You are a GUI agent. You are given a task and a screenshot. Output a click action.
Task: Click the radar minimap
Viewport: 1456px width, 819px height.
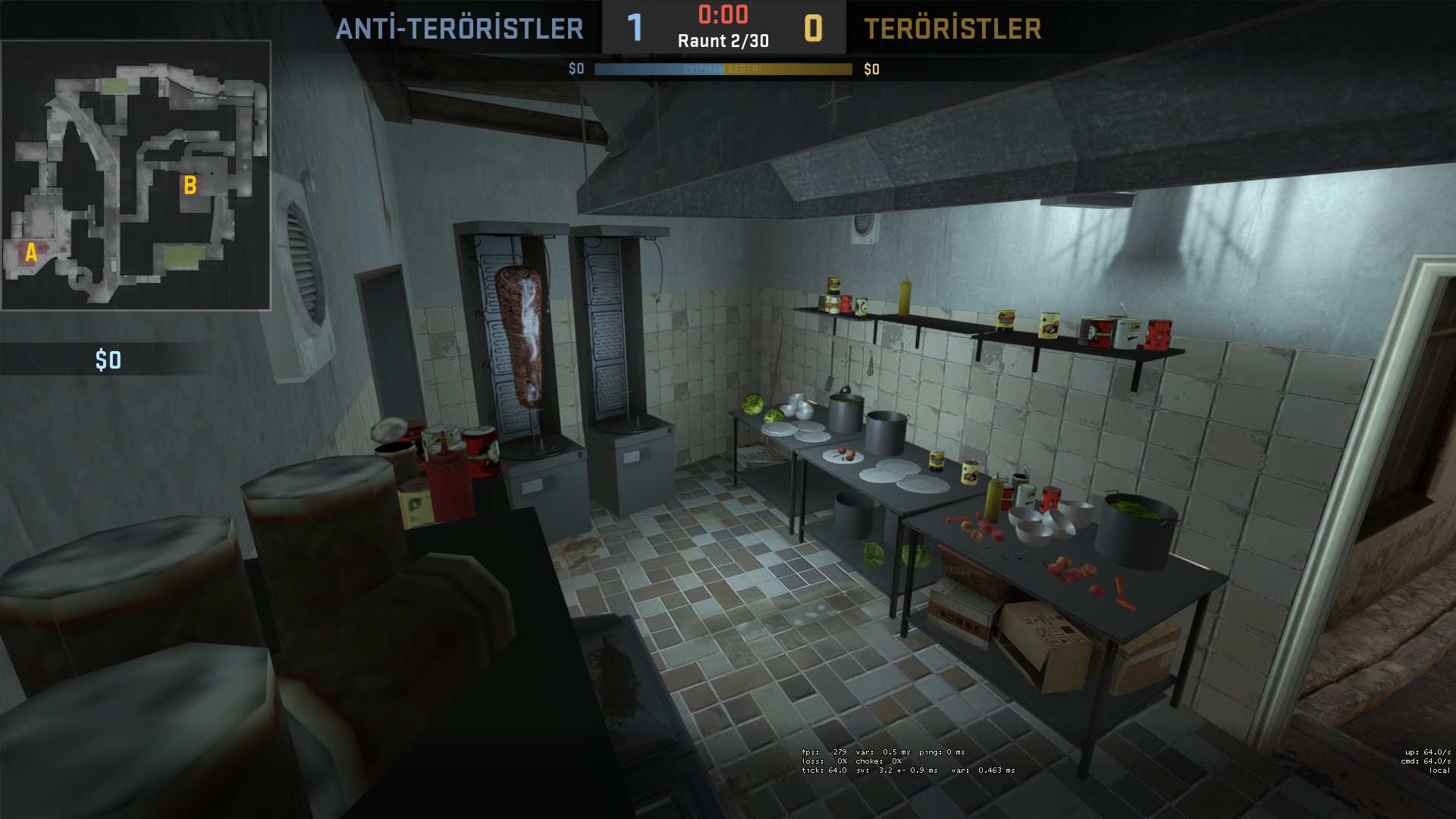coord(136,175)
